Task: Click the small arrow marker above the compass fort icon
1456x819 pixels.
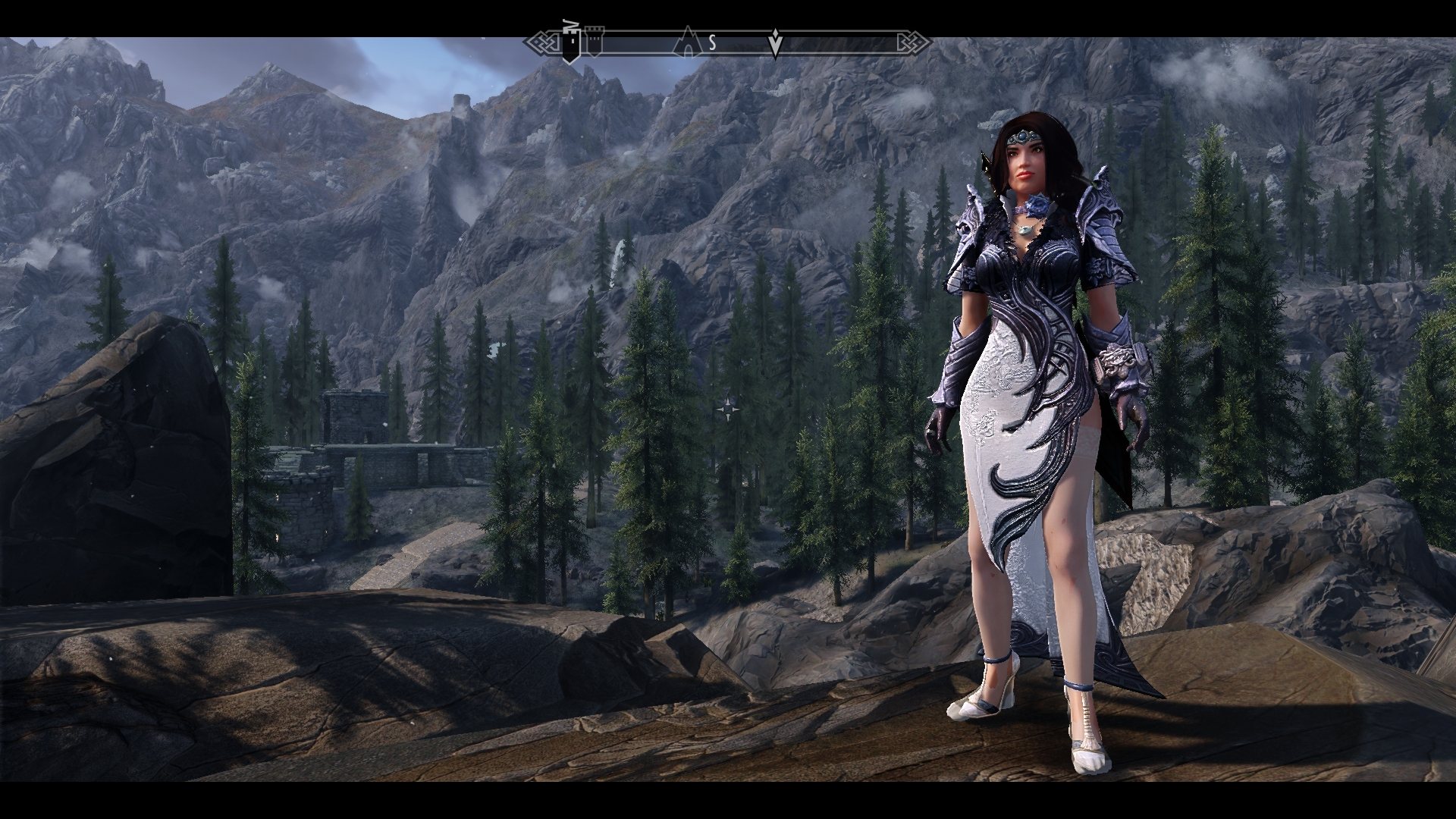Action: [571, 21]
